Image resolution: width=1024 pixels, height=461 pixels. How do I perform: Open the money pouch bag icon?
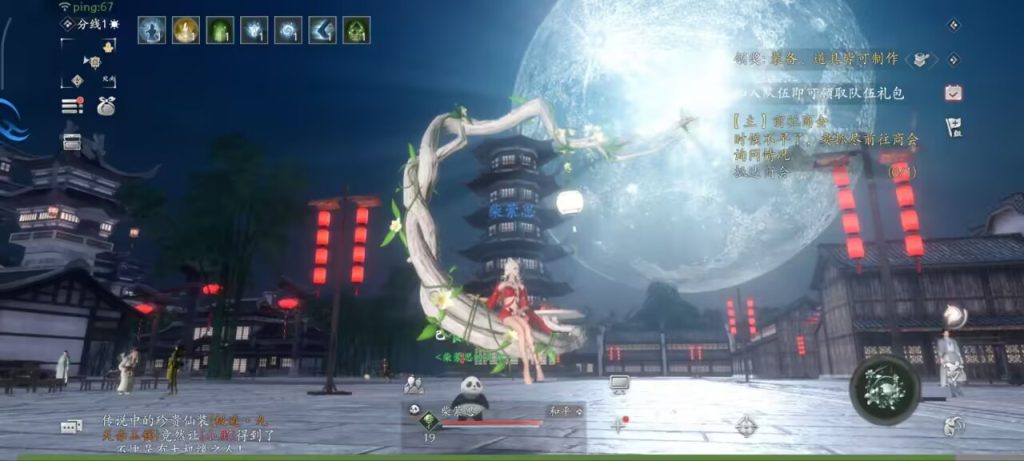(x=105, y=106)
